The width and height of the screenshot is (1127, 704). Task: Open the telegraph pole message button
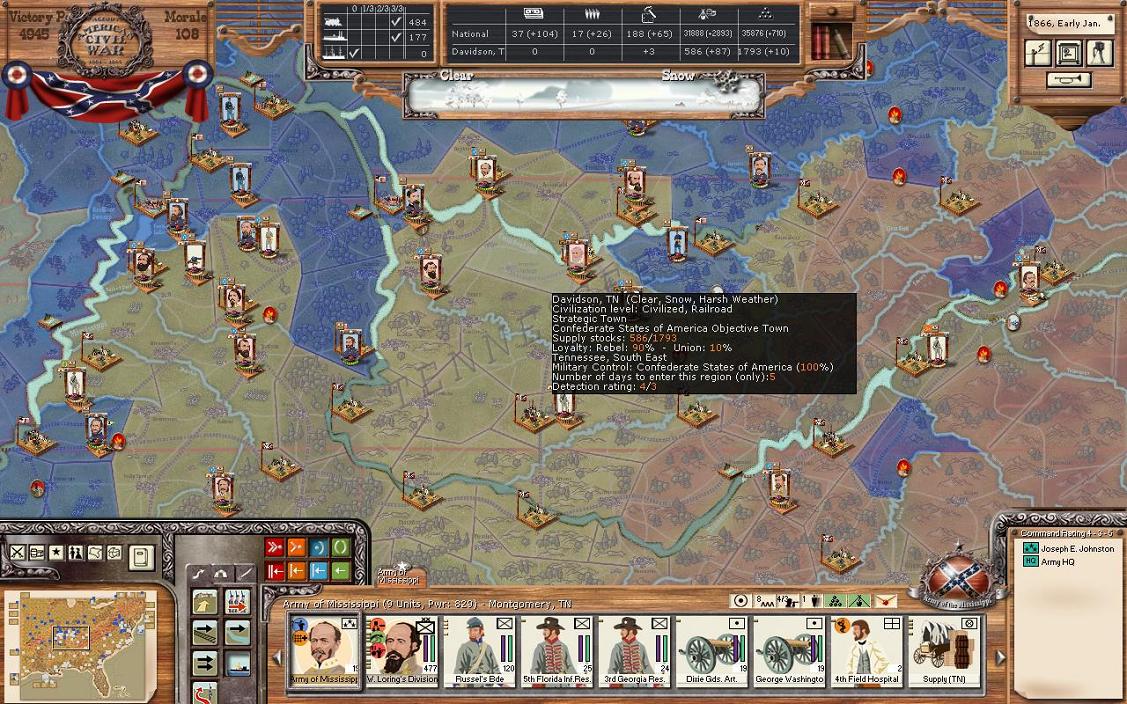pos(1037,53)
